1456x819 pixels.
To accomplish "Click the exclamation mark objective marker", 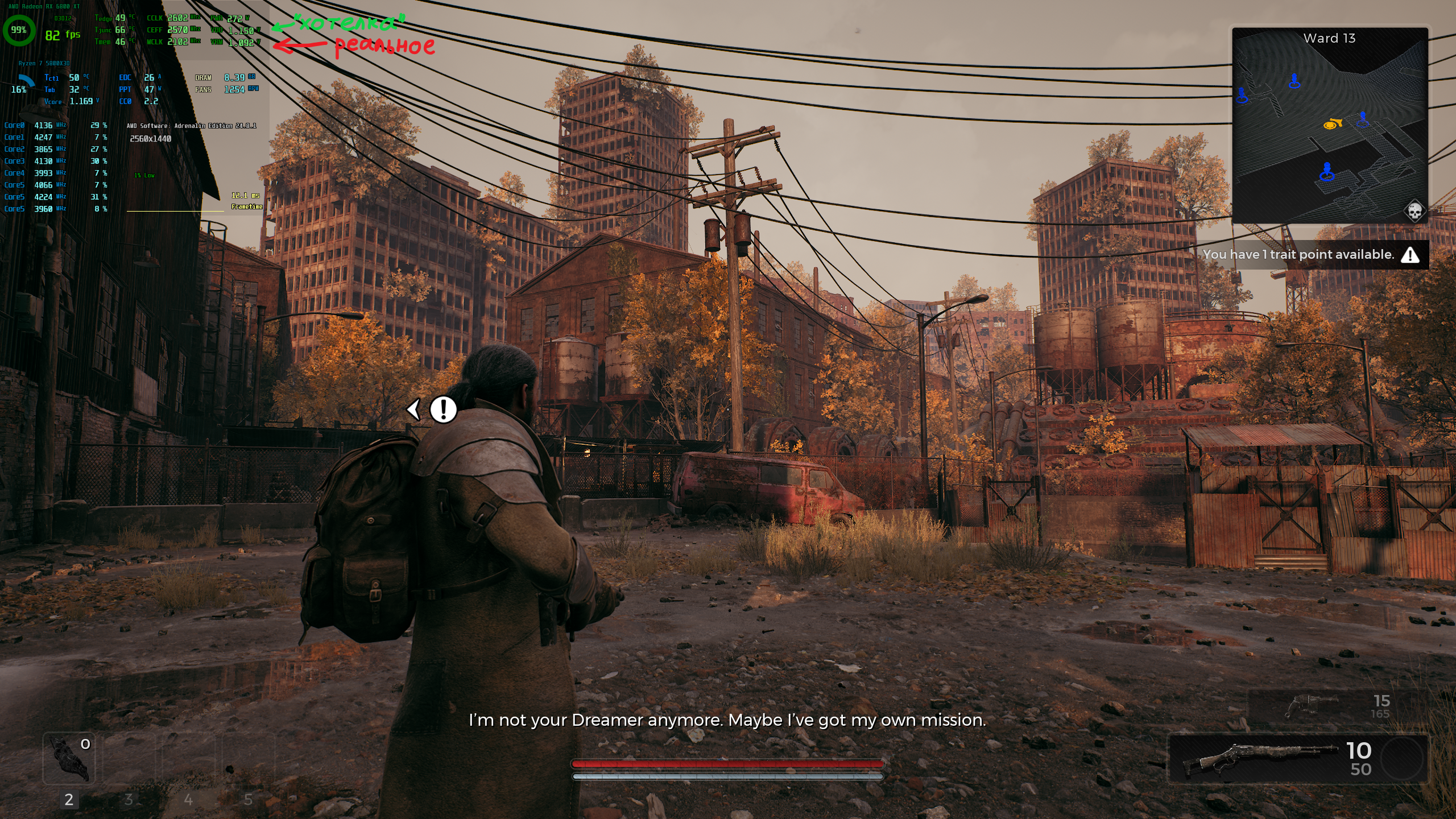I will point(443,409).
